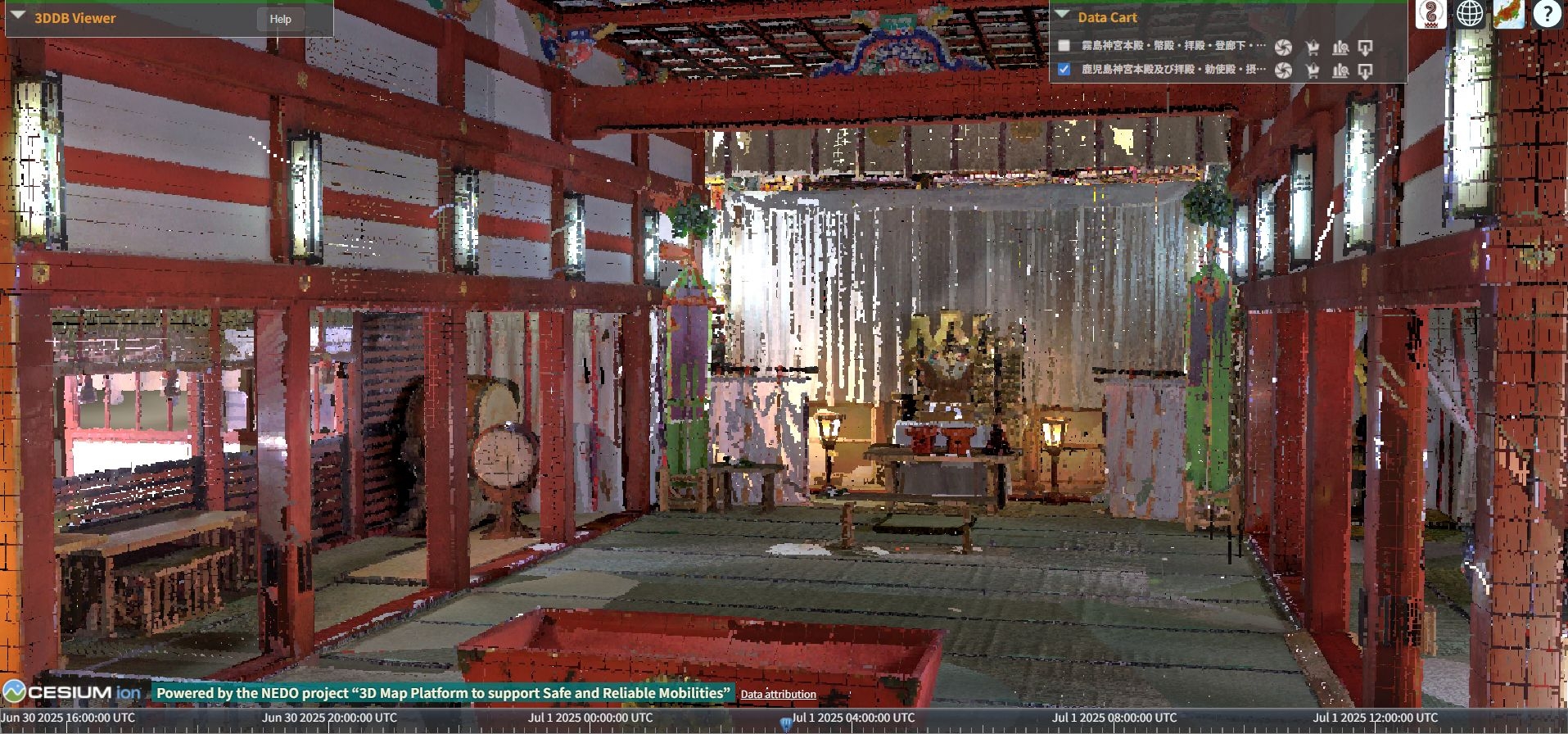Collapse the 3DDB Viewer panel arrow
Image resolution: width=1568 pixels, height=734 pixels.
[17, 16]
